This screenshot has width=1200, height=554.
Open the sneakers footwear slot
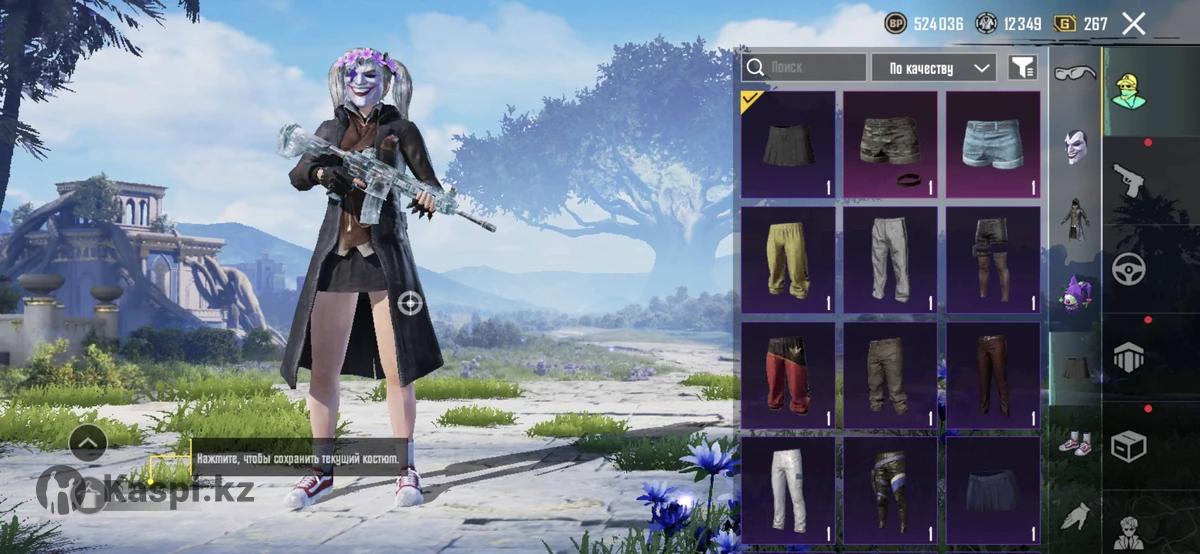point(1075,442)
